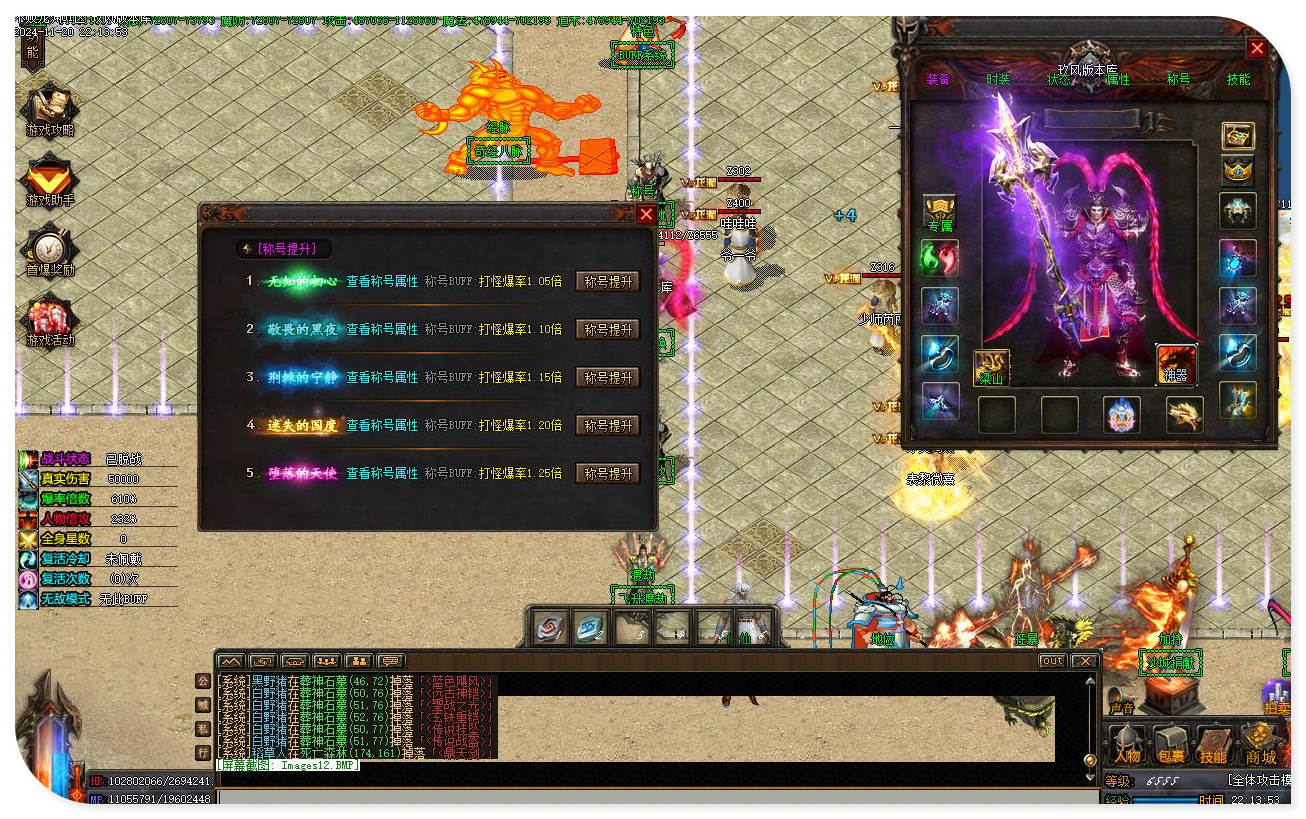
Task: View title attributes for 无知的初心
Action: coord(382,282)
